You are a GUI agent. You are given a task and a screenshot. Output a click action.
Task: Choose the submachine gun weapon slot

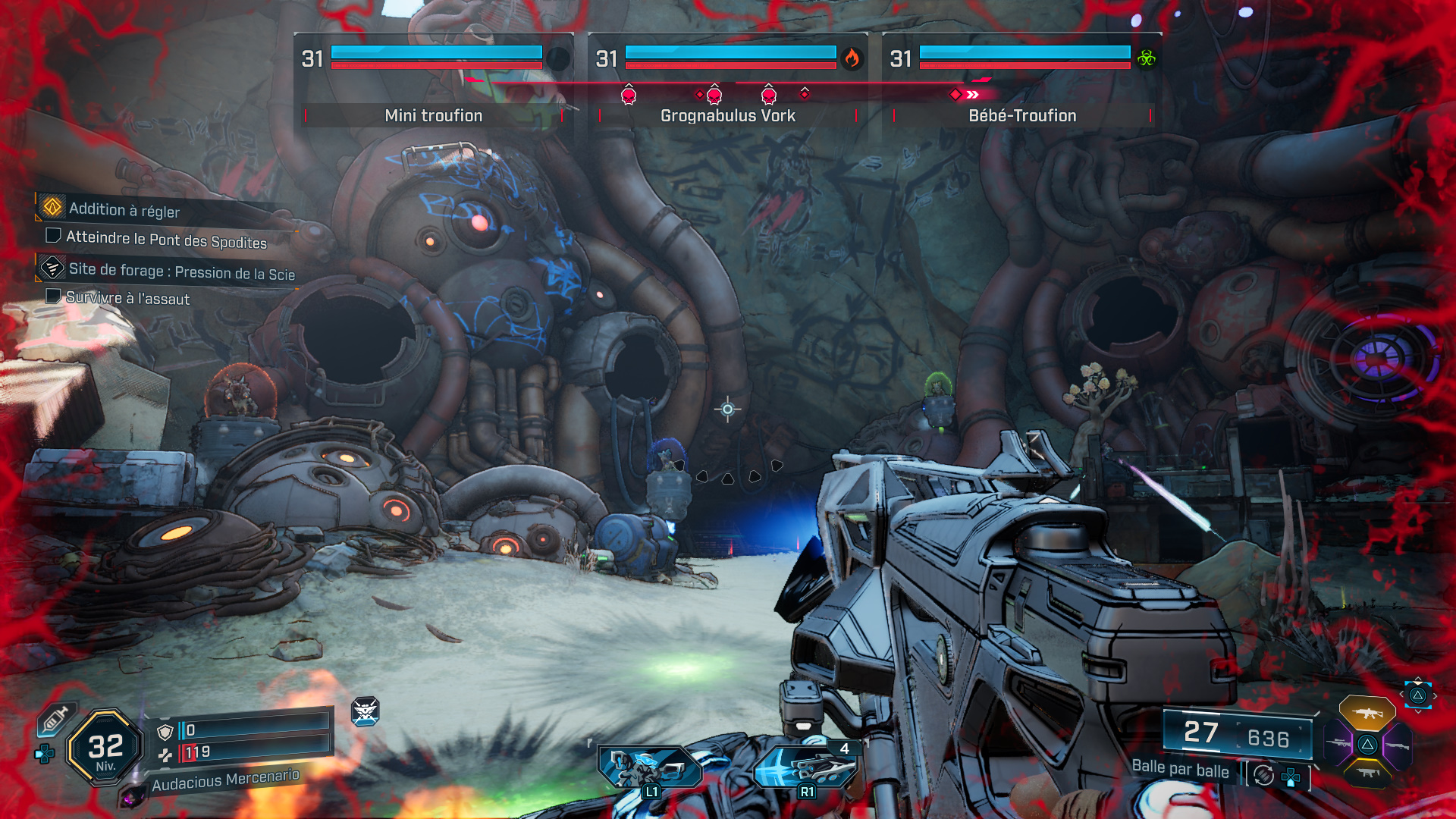[1367, 773]
